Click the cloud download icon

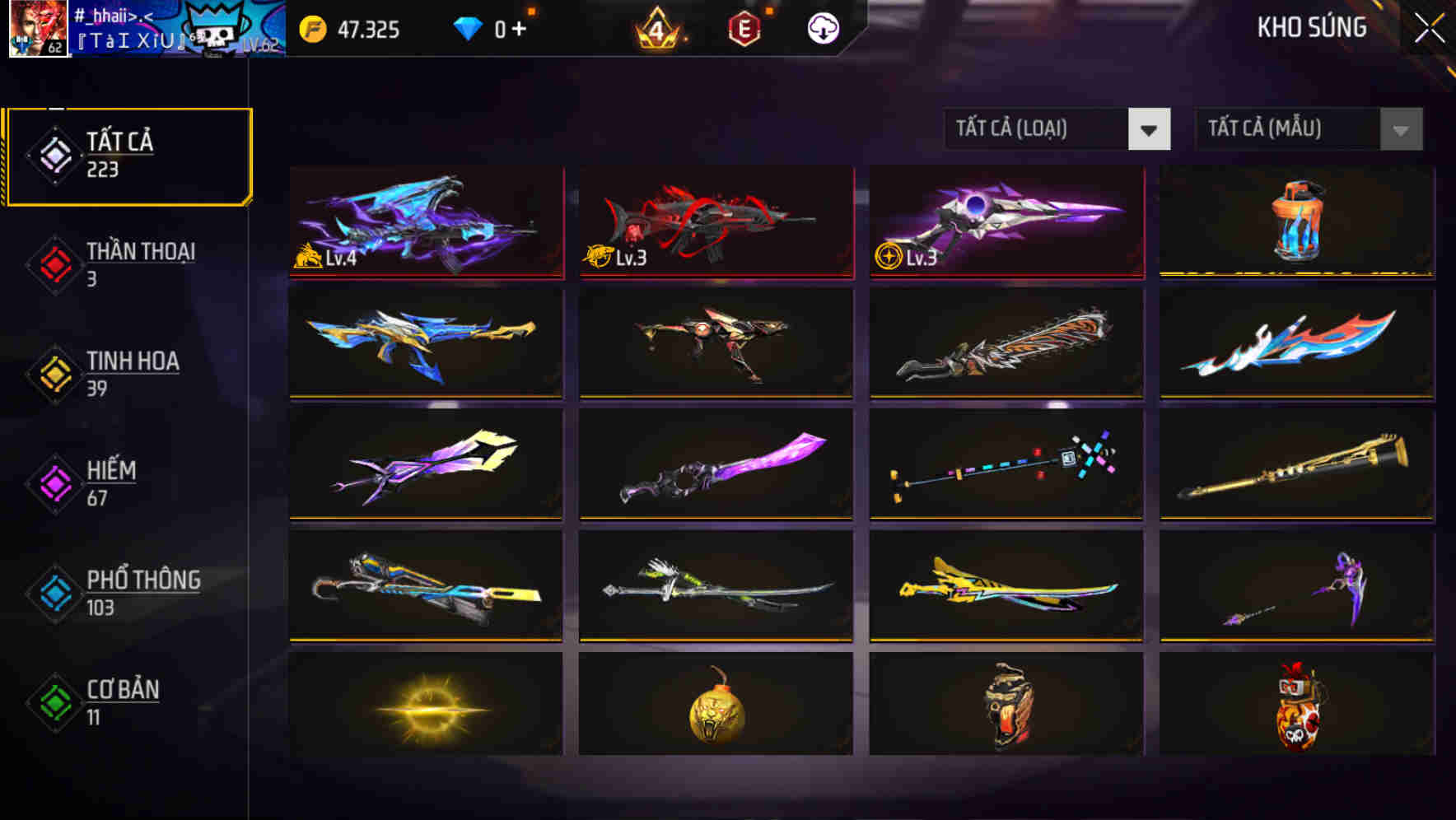coord(821,28)
